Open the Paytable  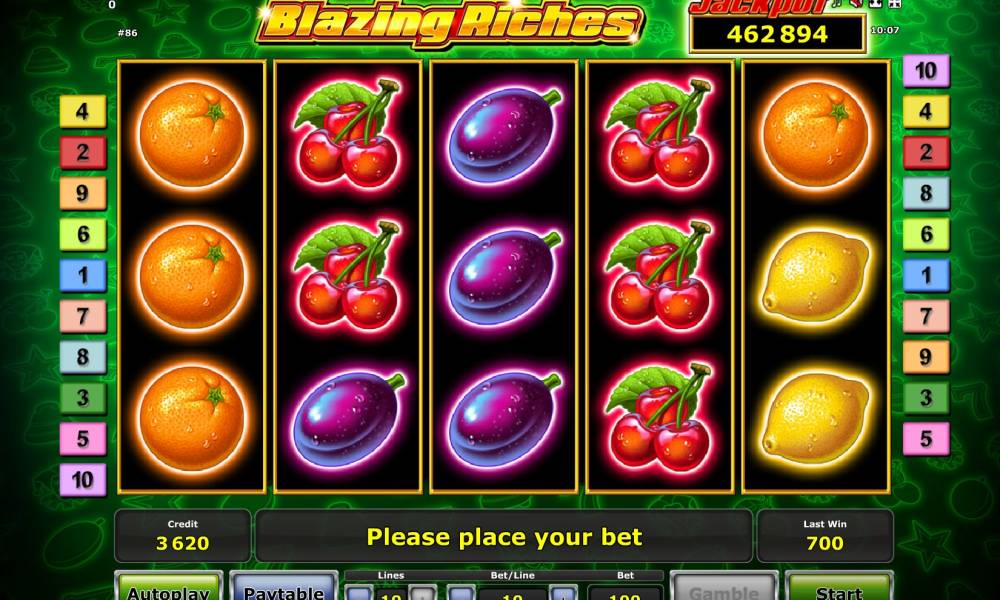pos(284,589)
